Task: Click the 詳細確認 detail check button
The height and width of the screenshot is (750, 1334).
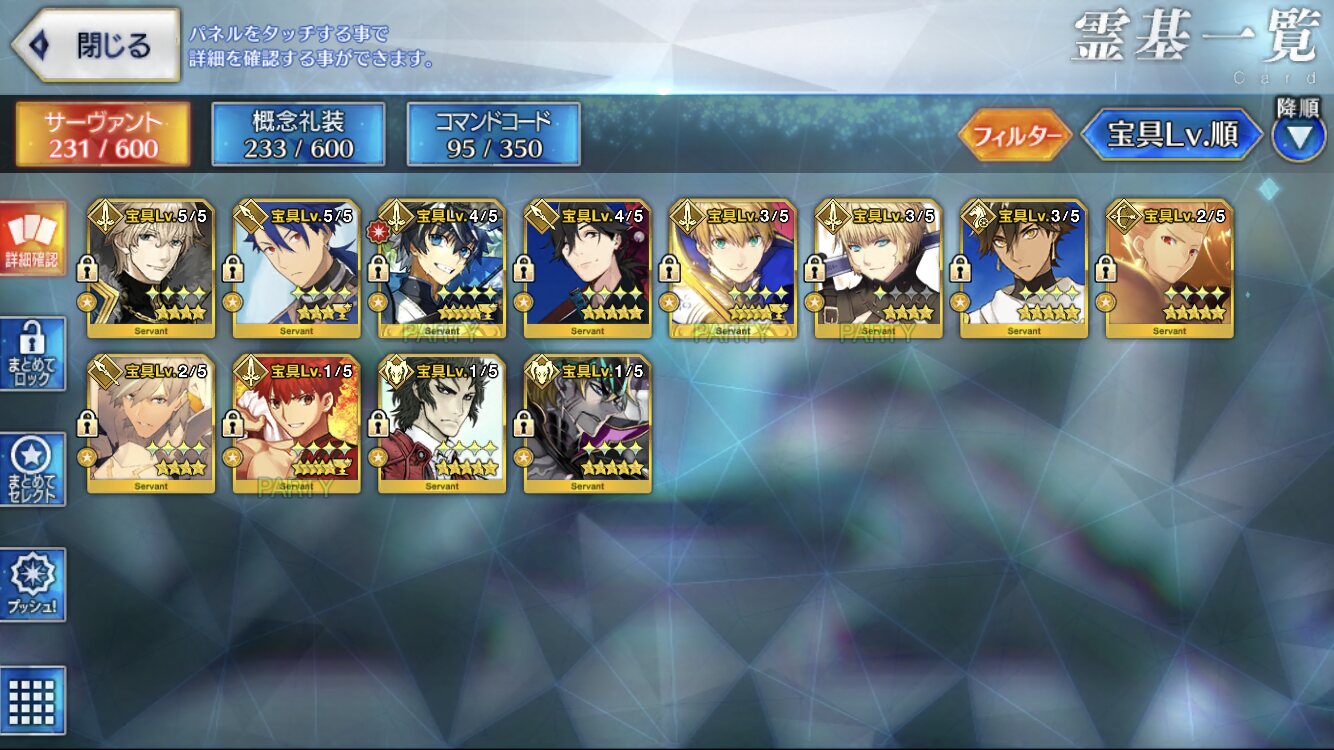Action: (32, 239)
